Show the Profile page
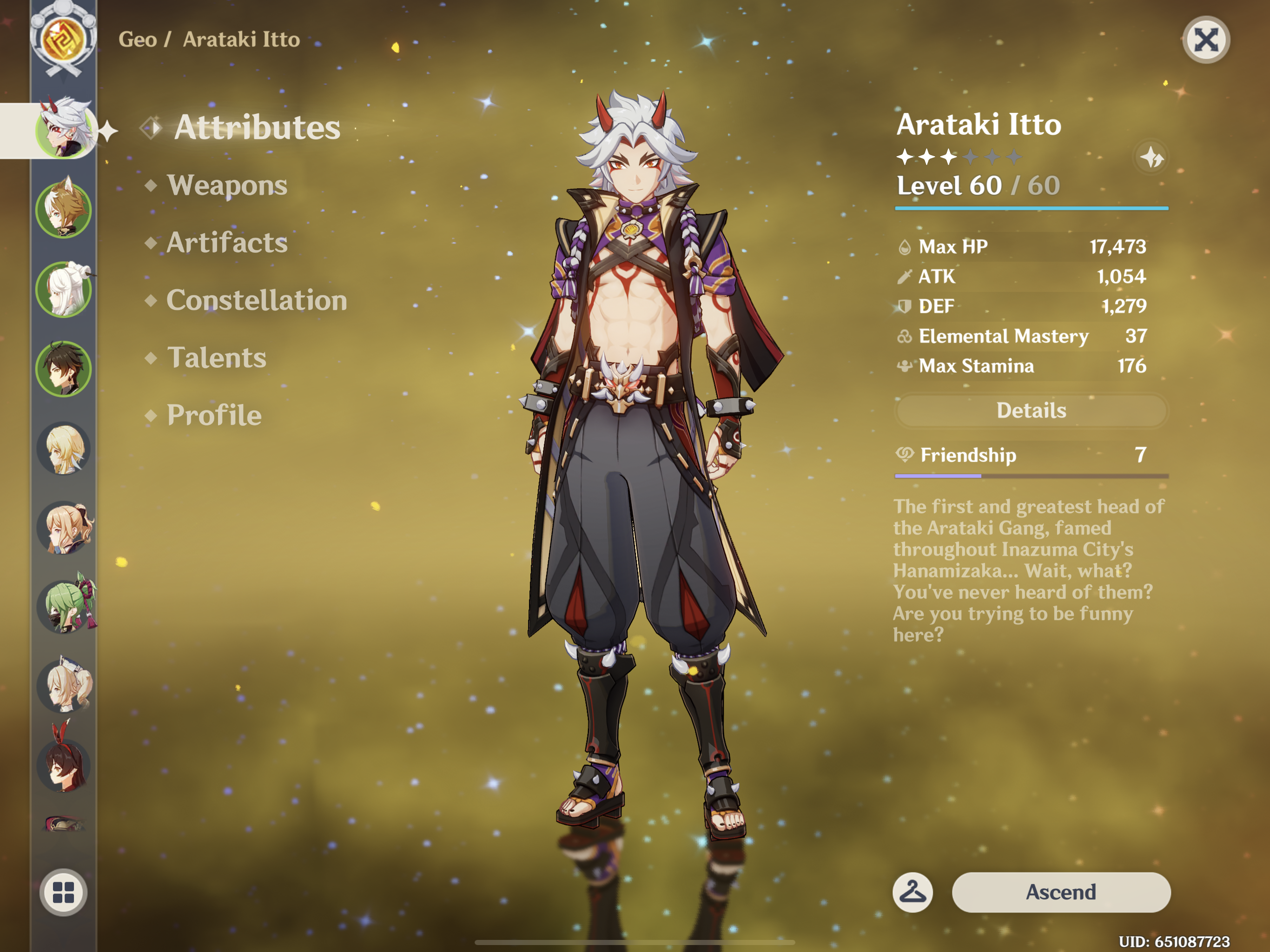The width and height of the screenshot is (1270, 952). (x=213, y=415)
